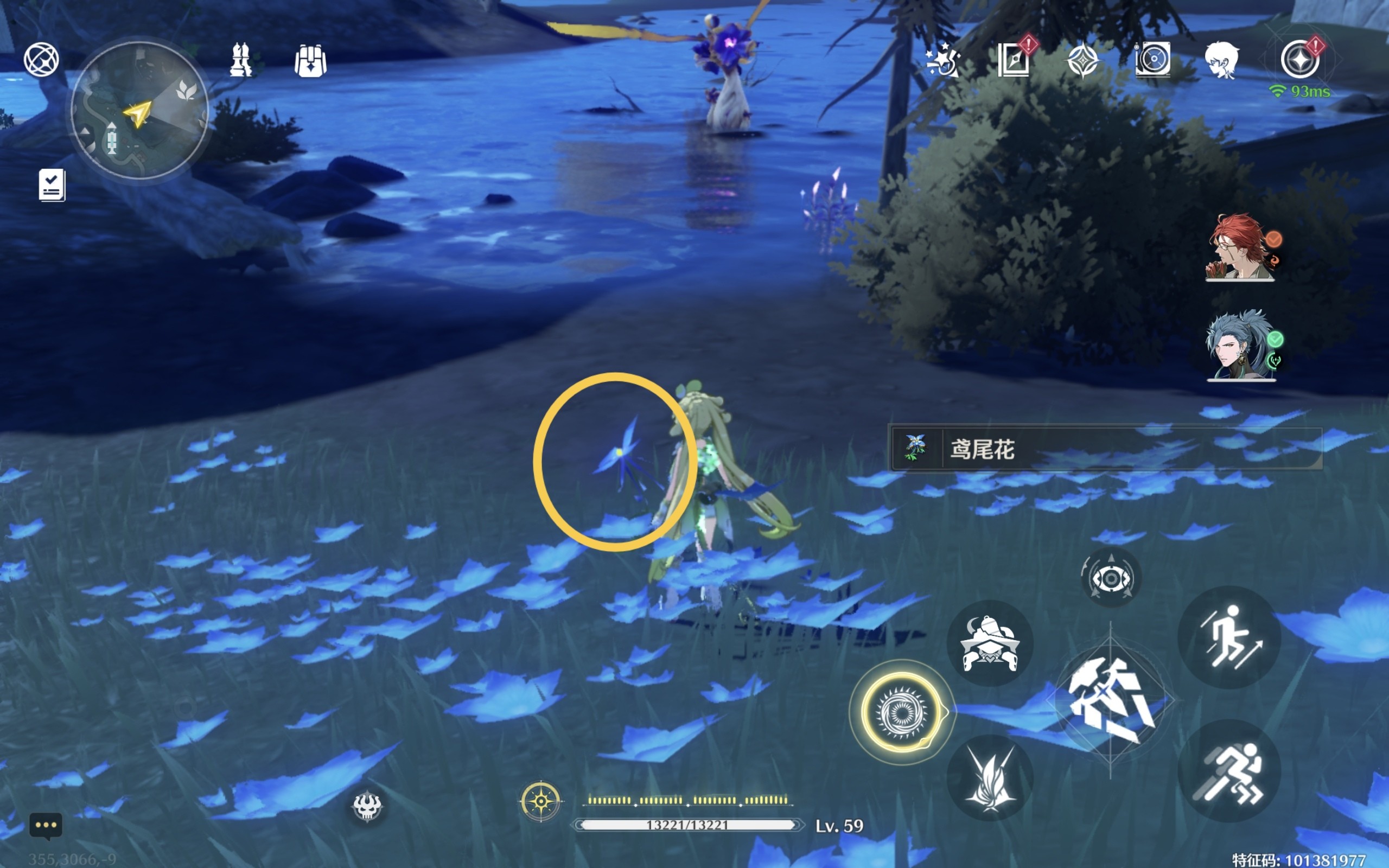Use the echo creature skill button
Screen dimensions: 1389x868
990,643
